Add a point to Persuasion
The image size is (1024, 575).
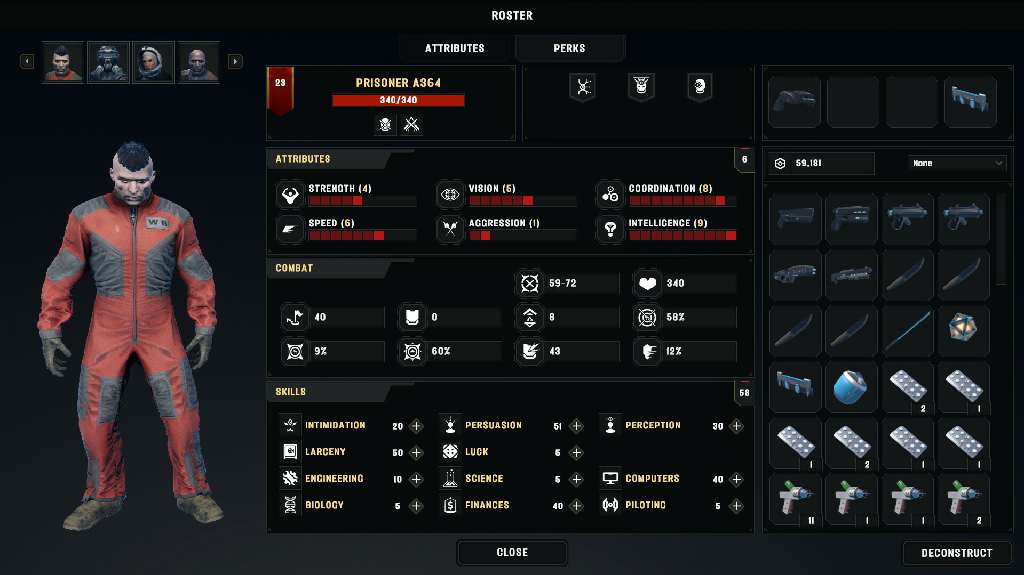pos(576,426)
